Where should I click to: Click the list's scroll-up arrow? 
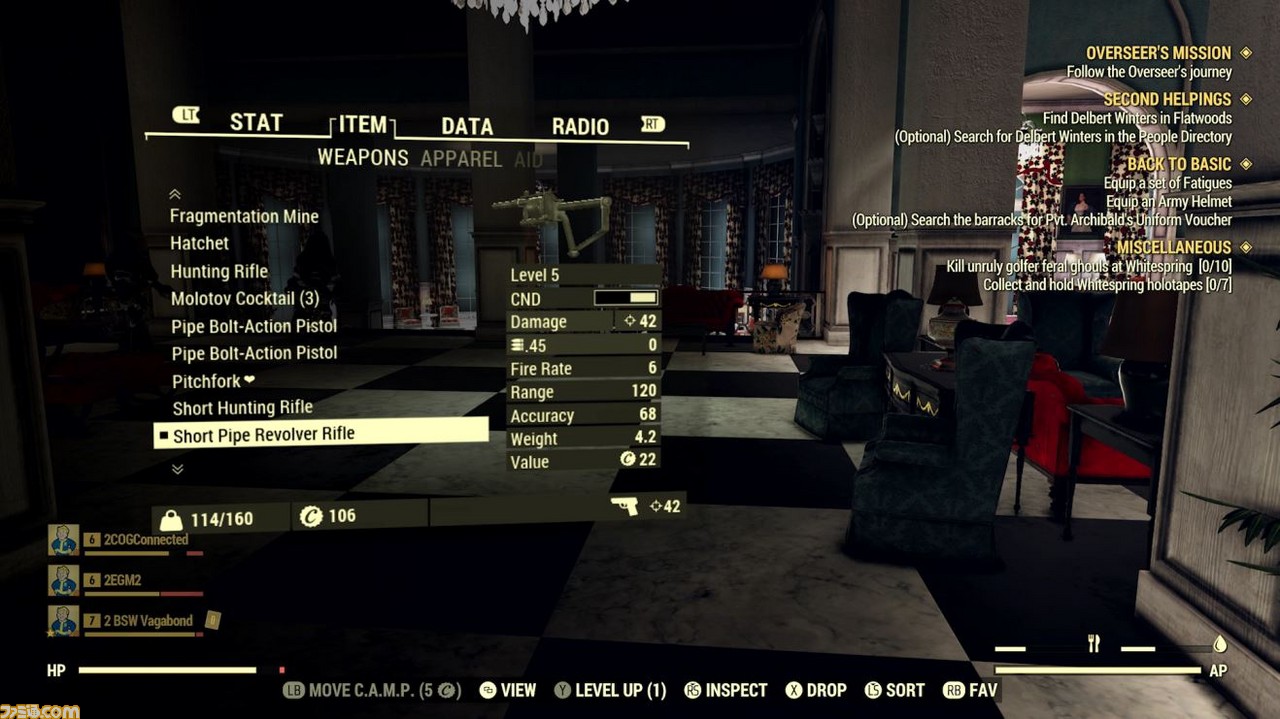click(x=175, y=194)
